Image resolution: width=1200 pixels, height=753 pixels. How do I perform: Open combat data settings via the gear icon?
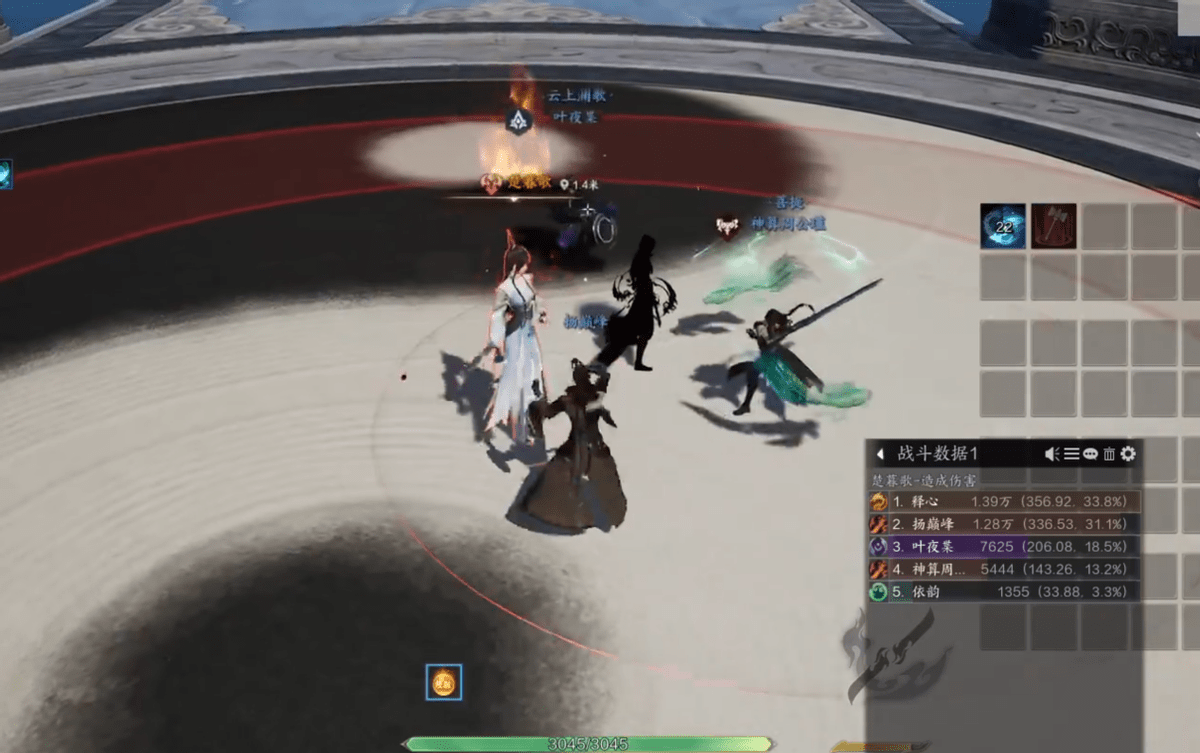1129,454
